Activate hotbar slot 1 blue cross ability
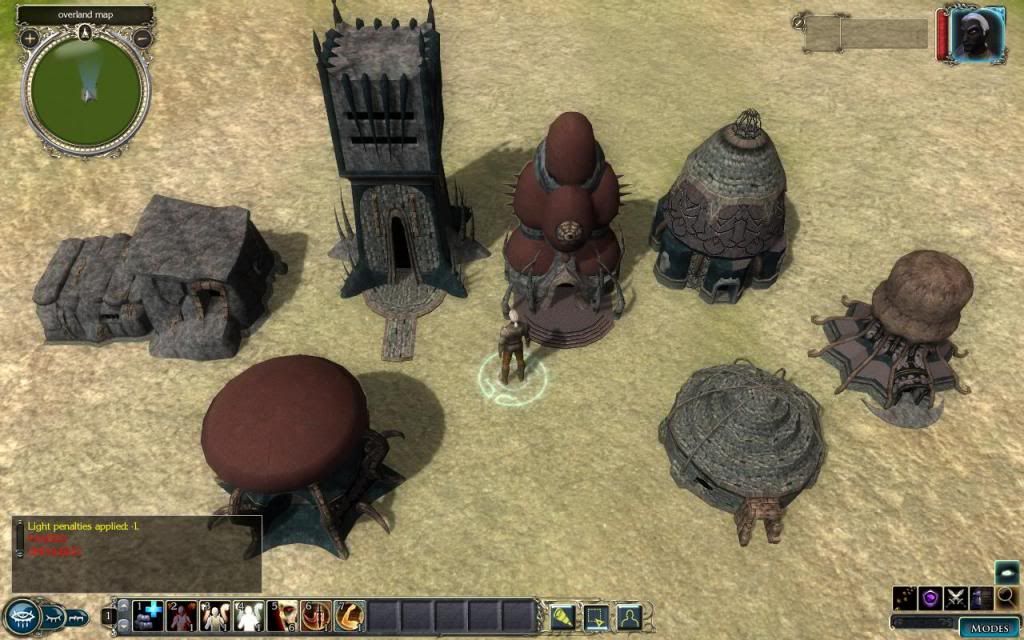 148,616
